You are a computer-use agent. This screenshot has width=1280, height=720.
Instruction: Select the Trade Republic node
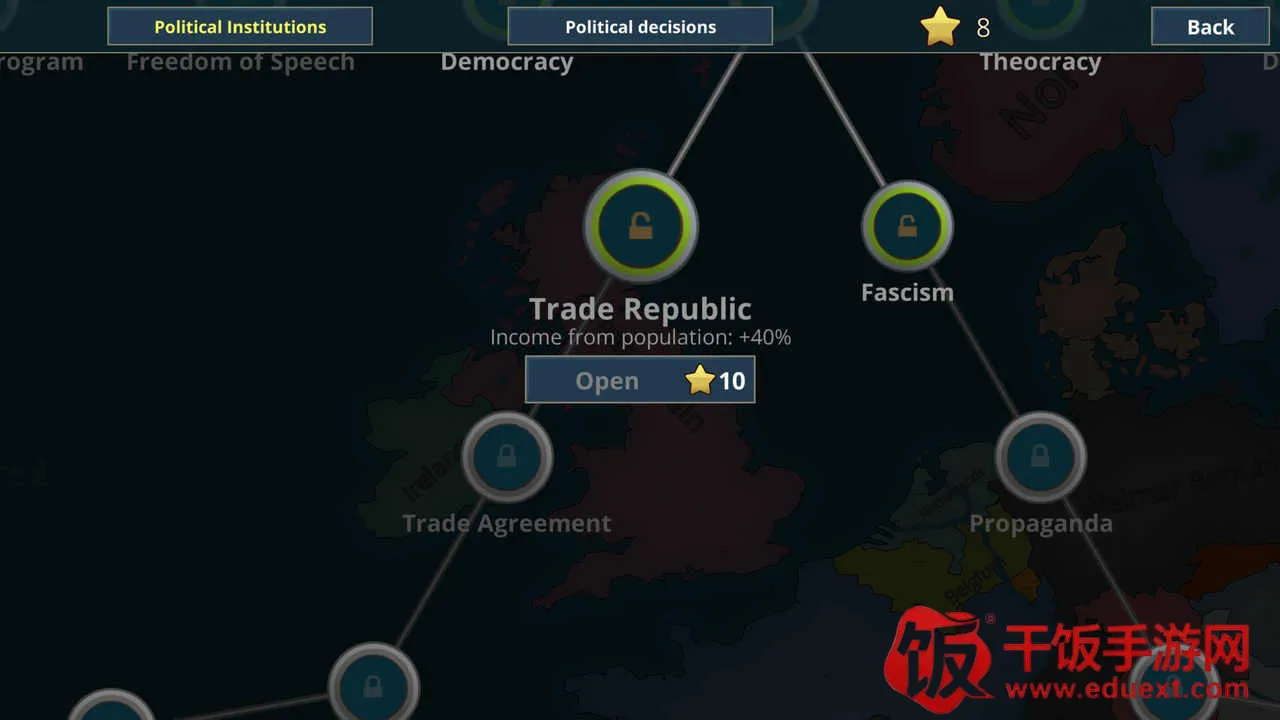pos(640,227)
